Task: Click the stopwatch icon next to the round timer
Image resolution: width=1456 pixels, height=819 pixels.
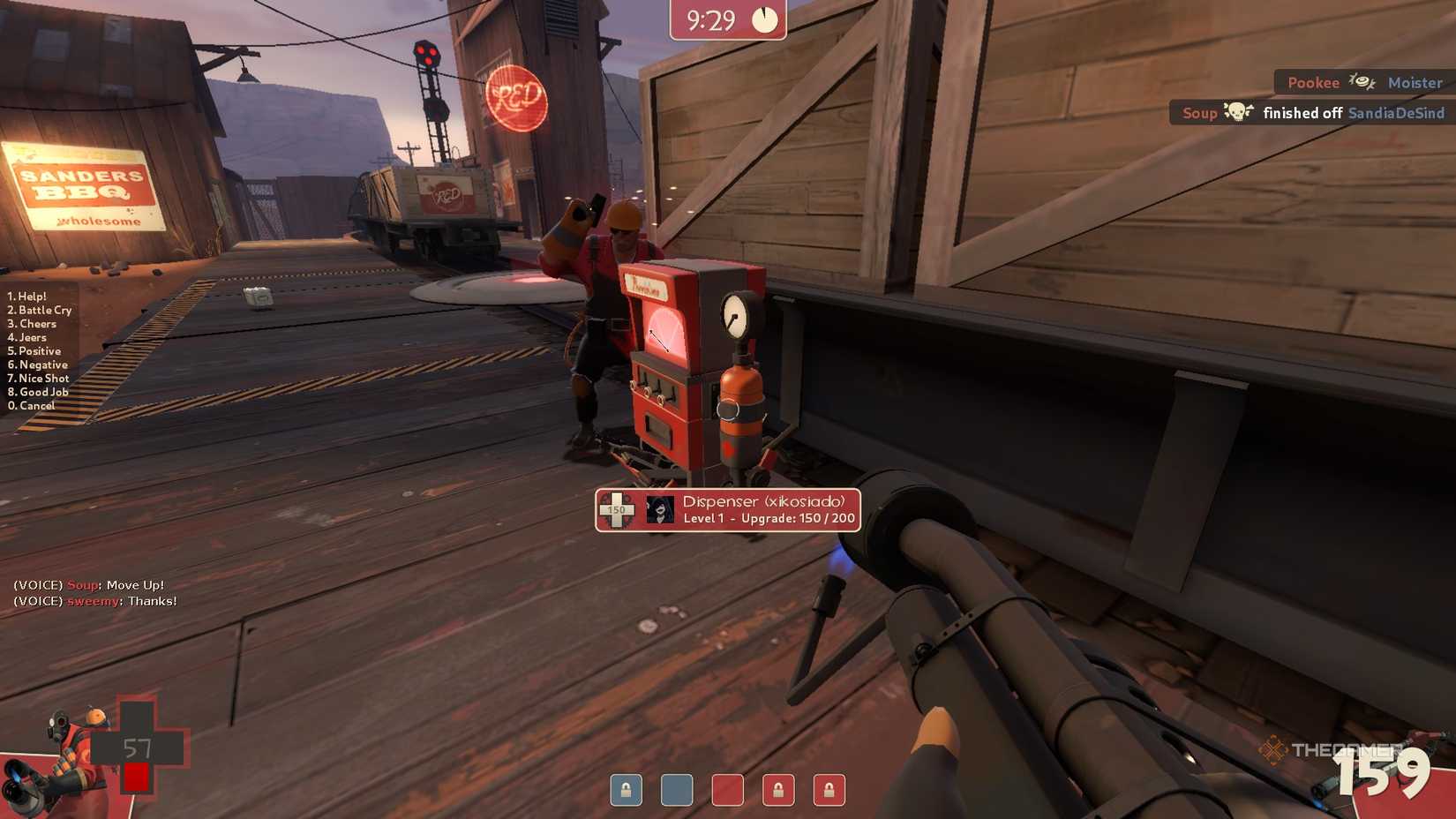Action: coord(764,18)
